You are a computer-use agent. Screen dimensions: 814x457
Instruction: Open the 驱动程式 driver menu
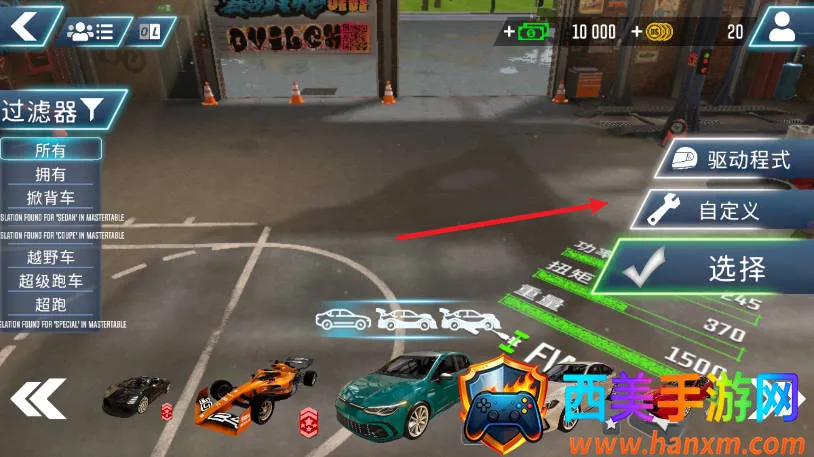[x=735, y=159]
